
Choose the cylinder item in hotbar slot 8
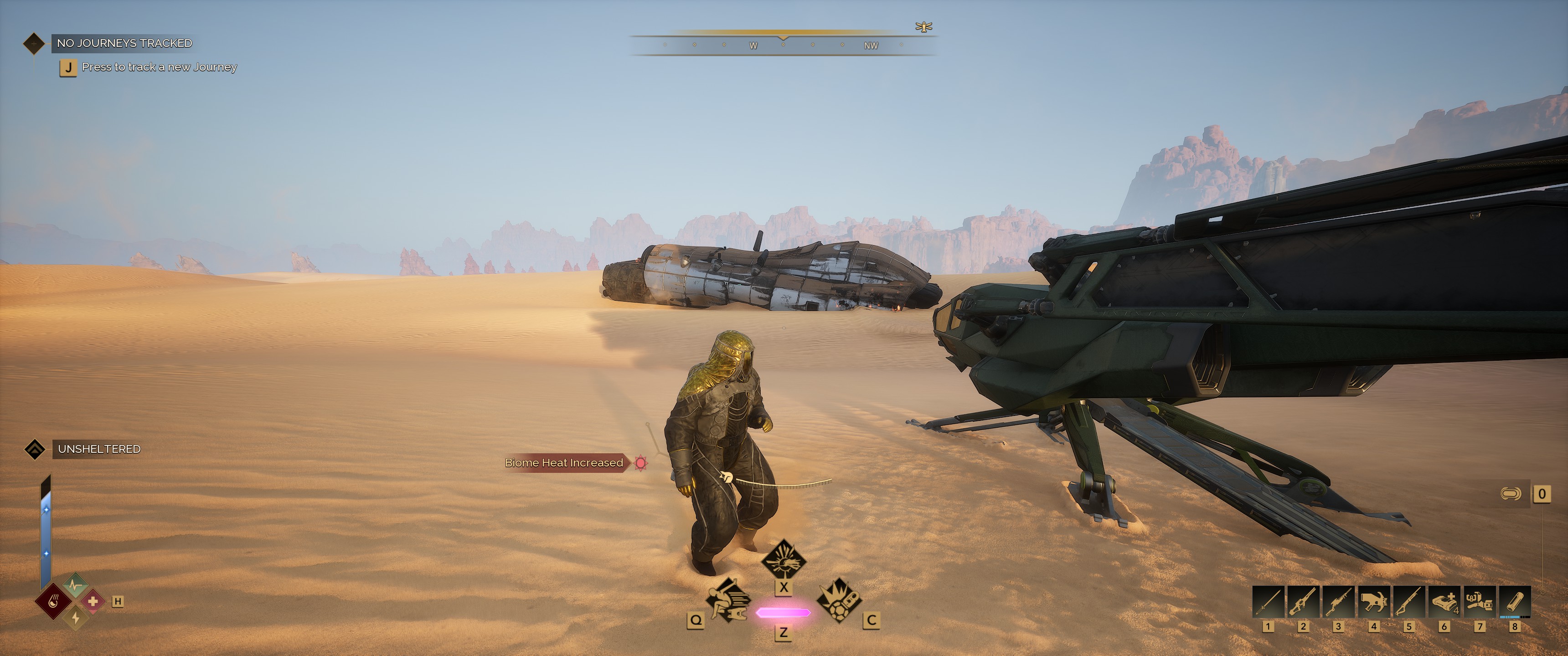pos(1514,602)
